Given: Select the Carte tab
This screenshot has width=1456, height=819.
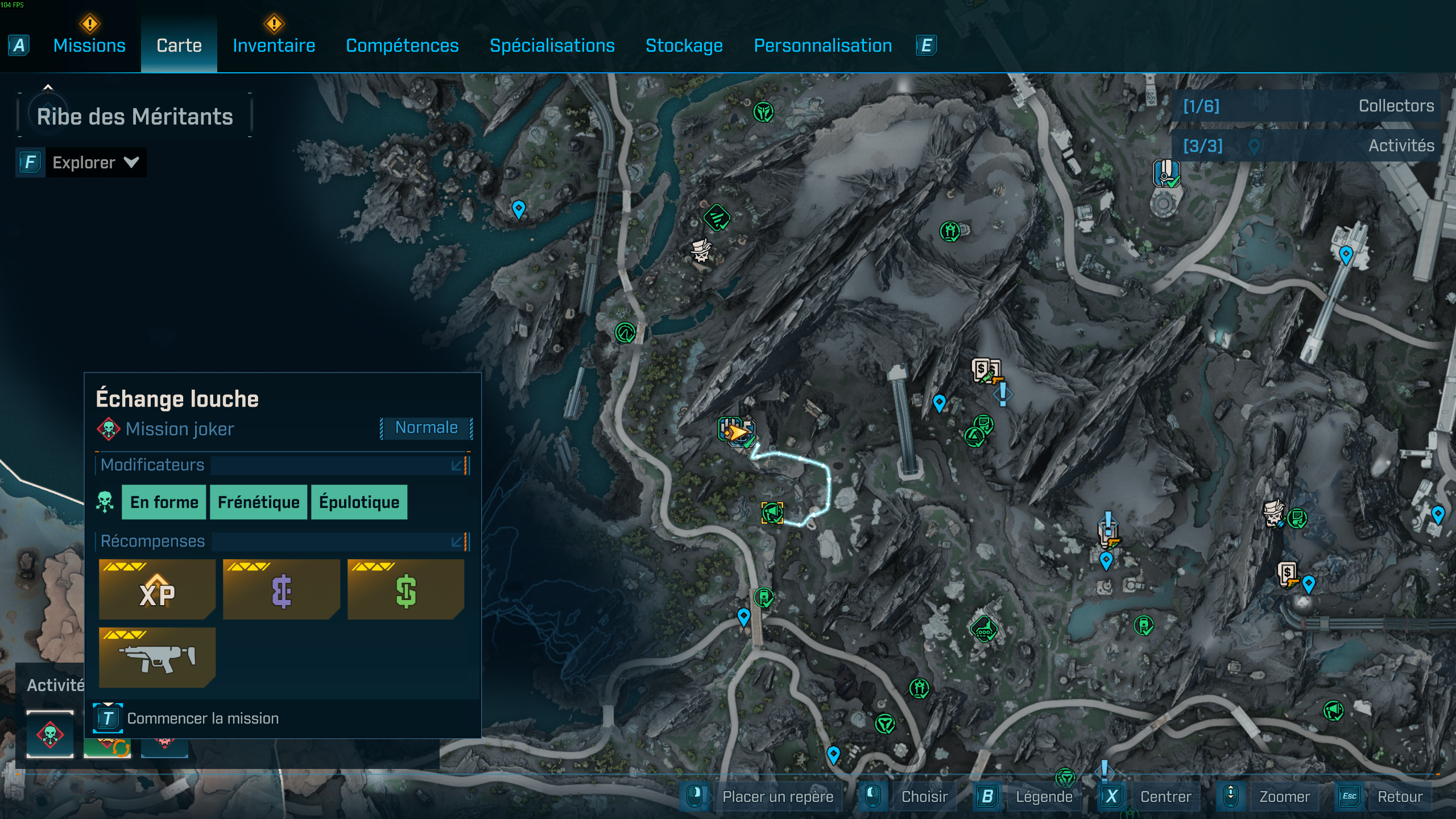Looking at the screenshot, I should coord(179,45).
